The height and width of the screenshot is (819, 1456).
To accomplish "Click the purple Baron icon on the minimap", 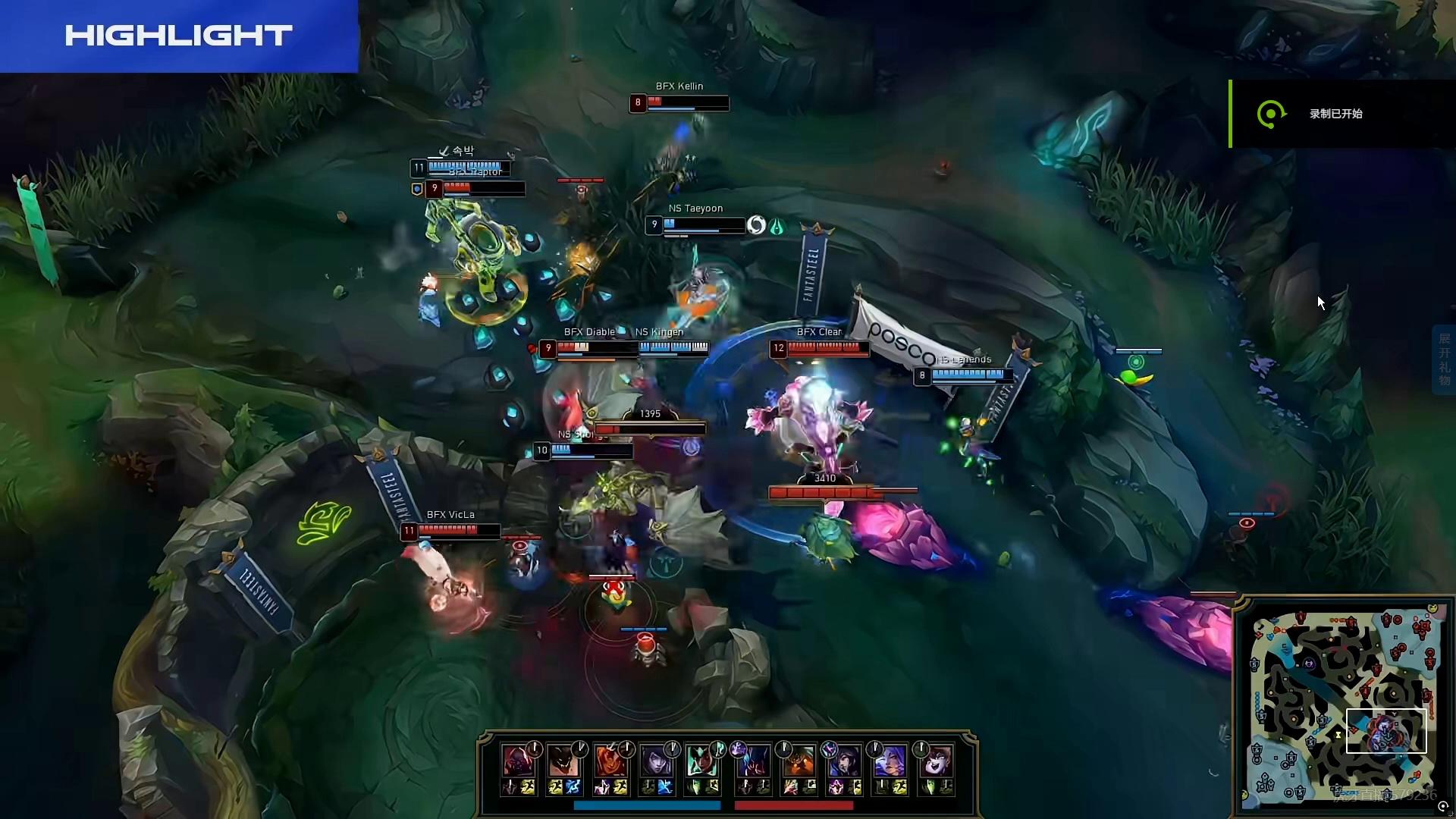I will coord(1309,664).
